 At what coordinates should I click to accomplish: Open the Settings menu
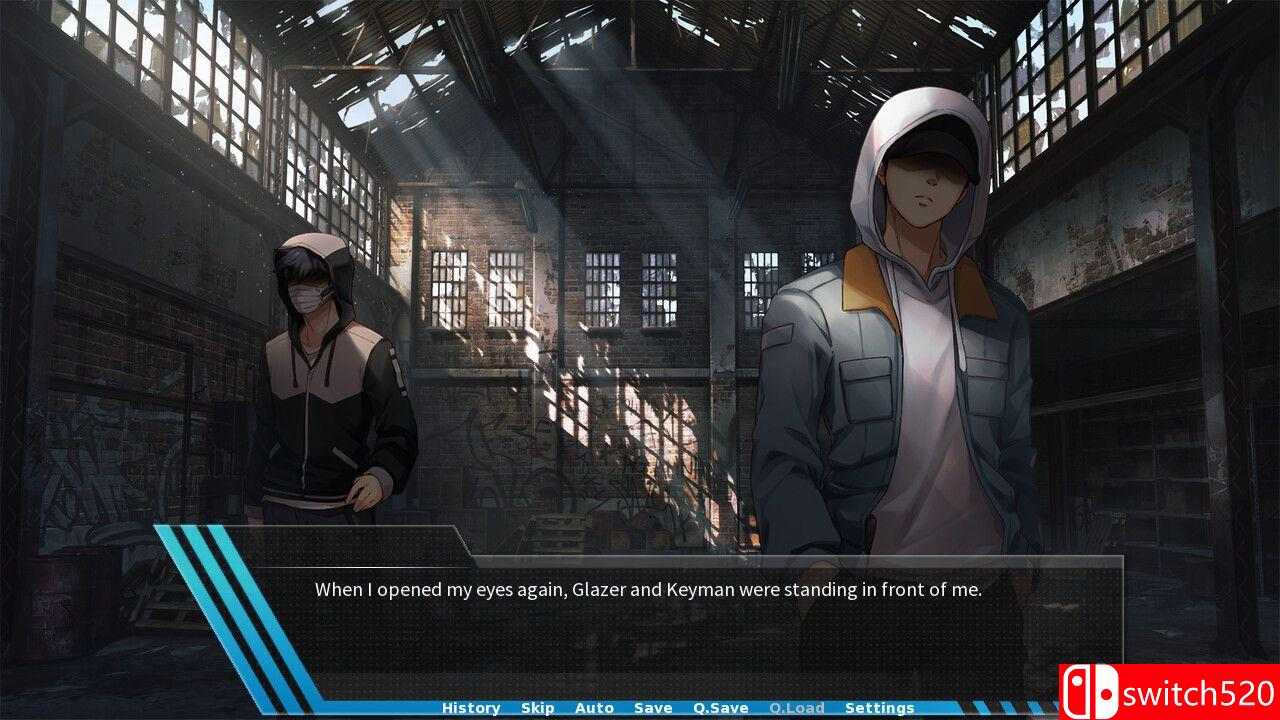[879, 707]
